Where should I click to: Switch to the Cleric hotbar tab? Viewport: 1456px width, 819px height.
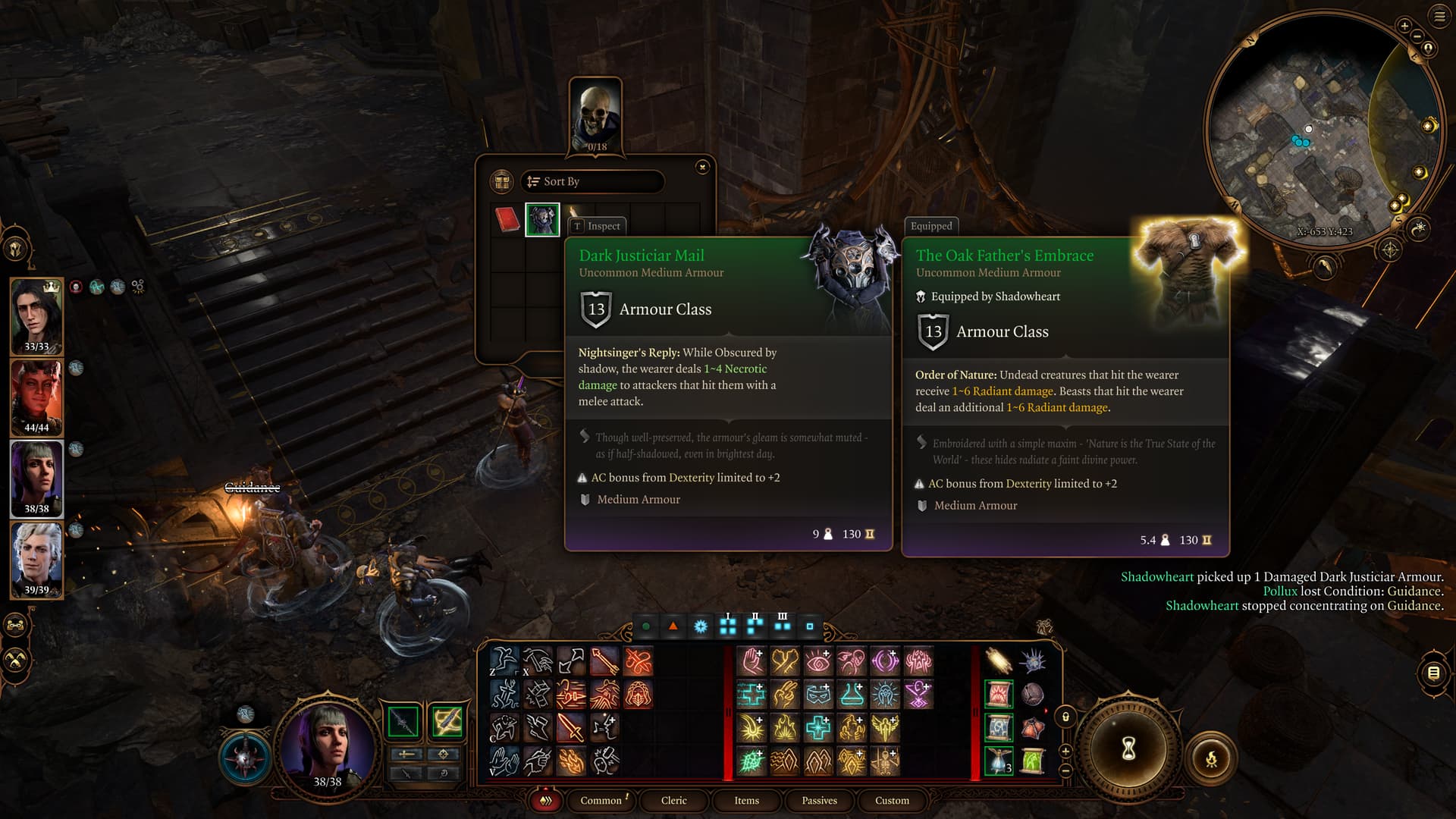tap(673, 801)
